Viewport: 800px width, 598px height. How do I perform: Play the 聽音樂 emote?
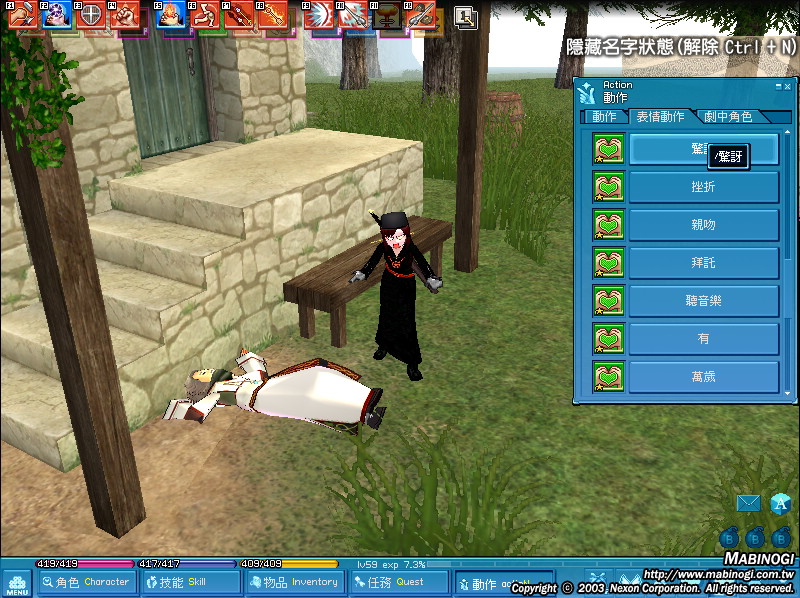tap(703, 301)
